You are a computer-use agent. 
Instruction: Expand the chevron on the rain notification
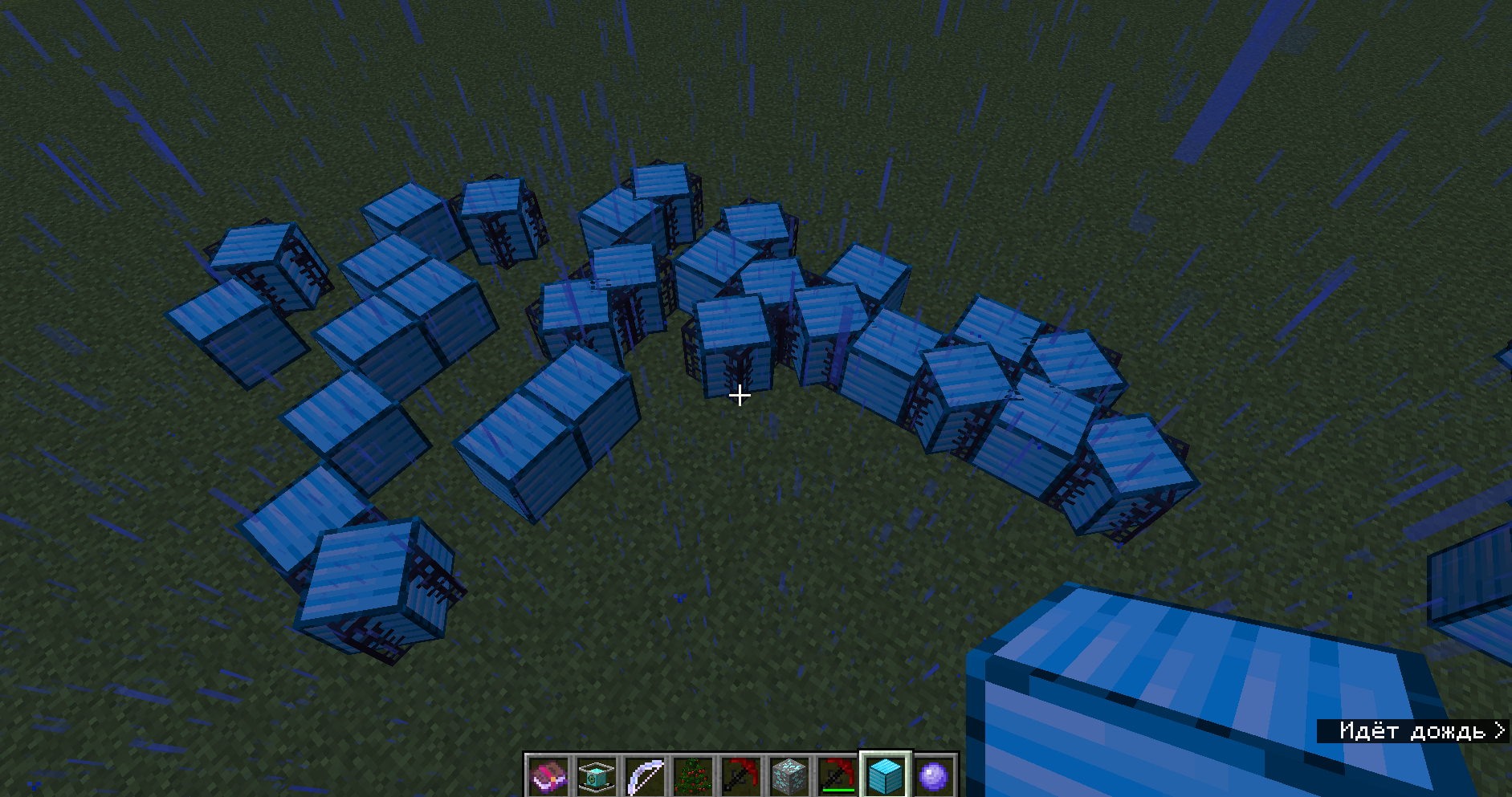1500,730
